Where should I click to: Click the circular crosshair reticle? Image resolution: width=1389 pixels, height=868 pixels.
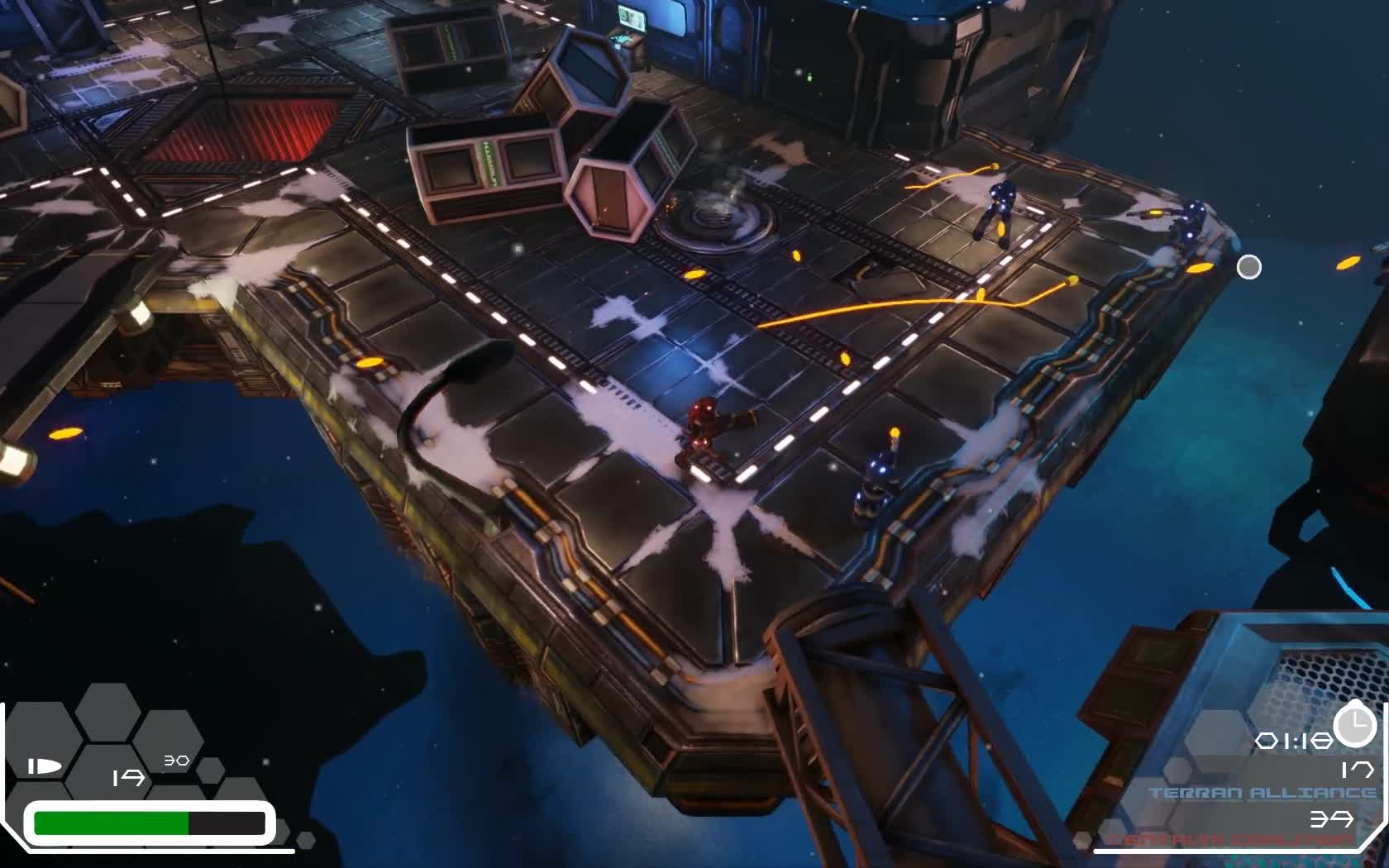(1248, 267)
